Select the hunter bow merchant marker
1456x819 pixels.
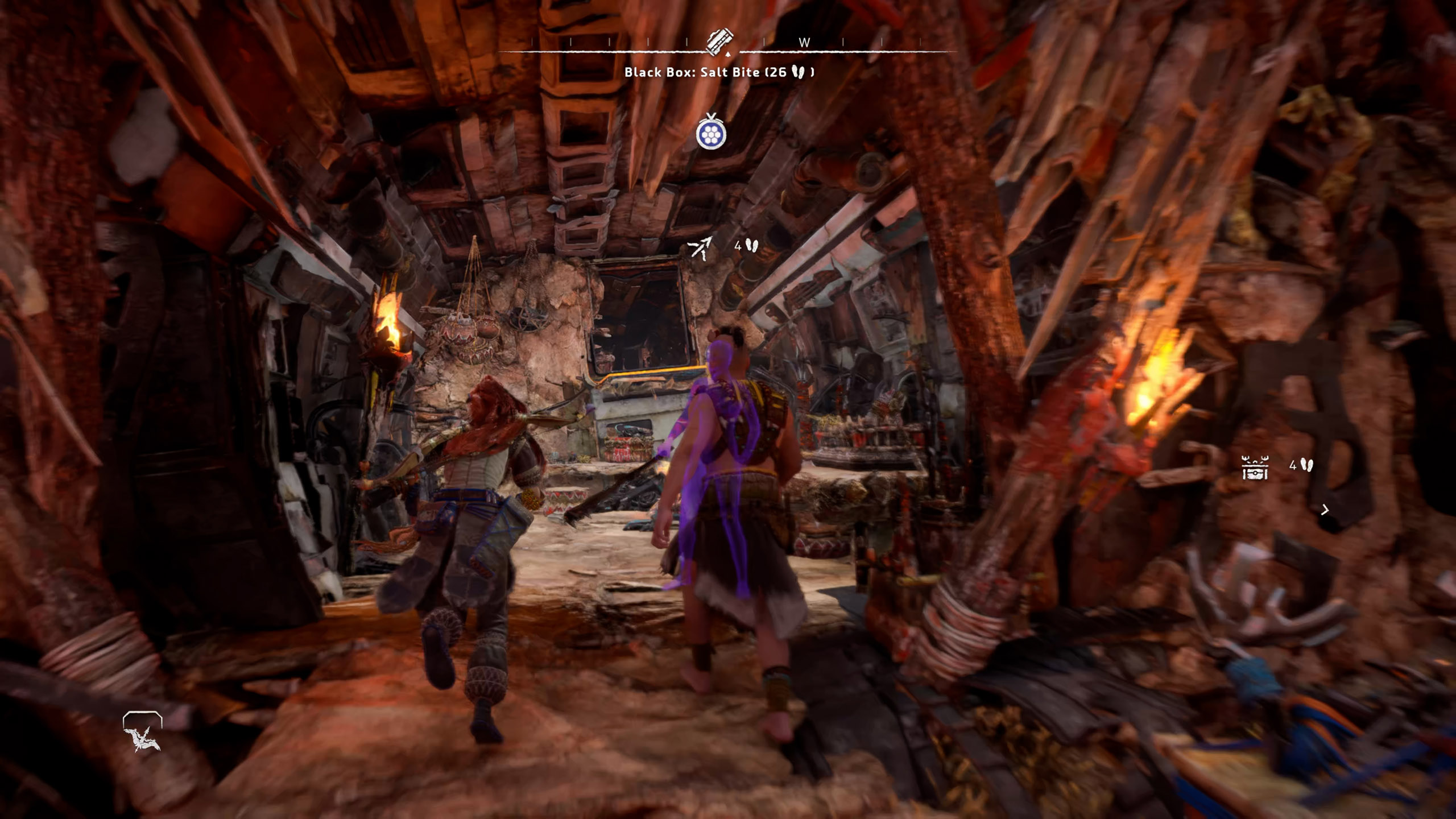pos(700,247)
